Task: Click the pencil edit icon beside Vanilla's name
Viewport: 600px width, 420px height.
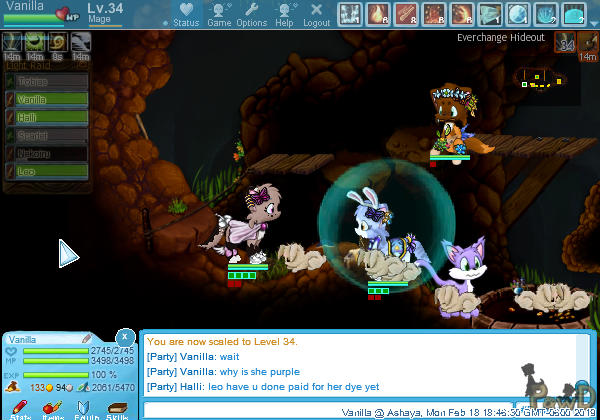Action: point(87,340)
